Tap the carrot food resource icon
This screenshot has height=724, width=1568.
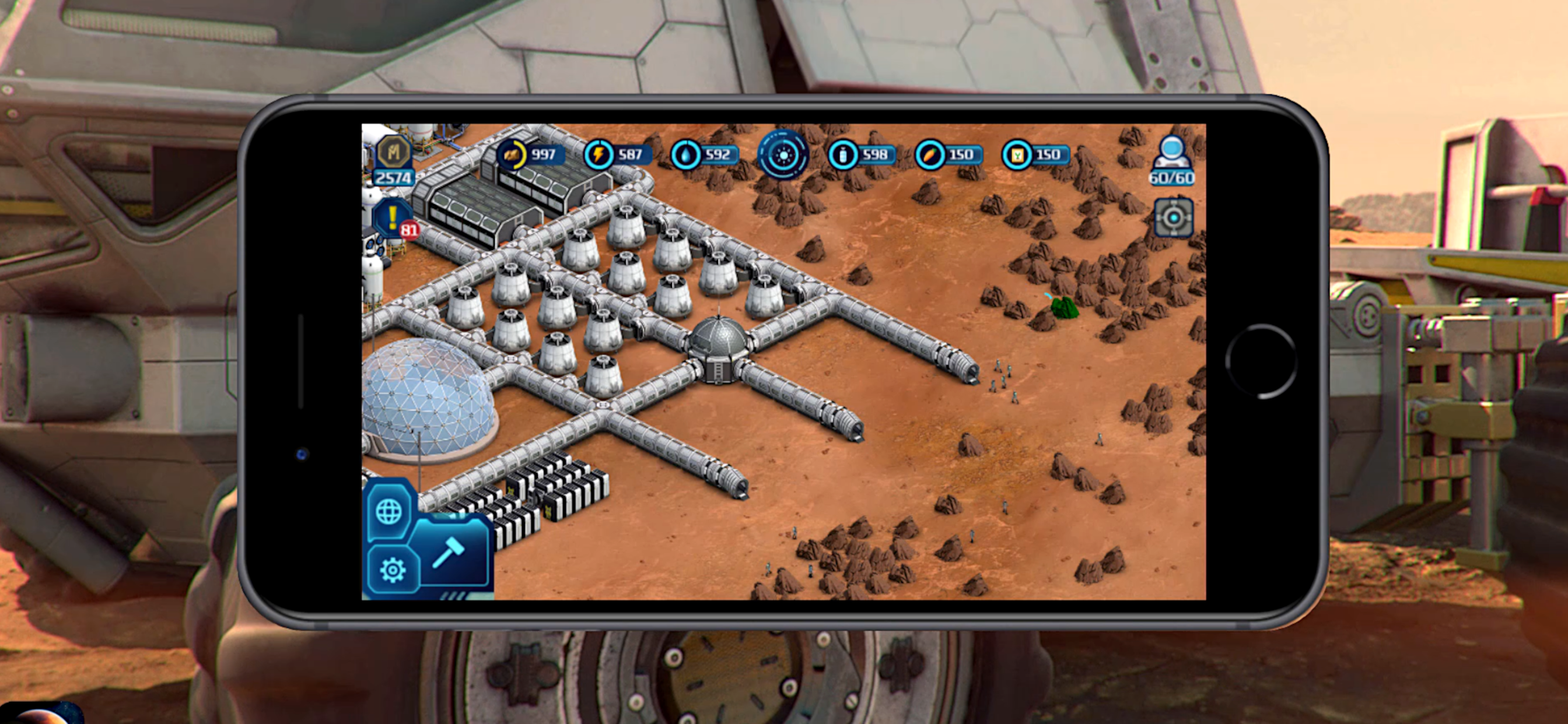(930, 154)
